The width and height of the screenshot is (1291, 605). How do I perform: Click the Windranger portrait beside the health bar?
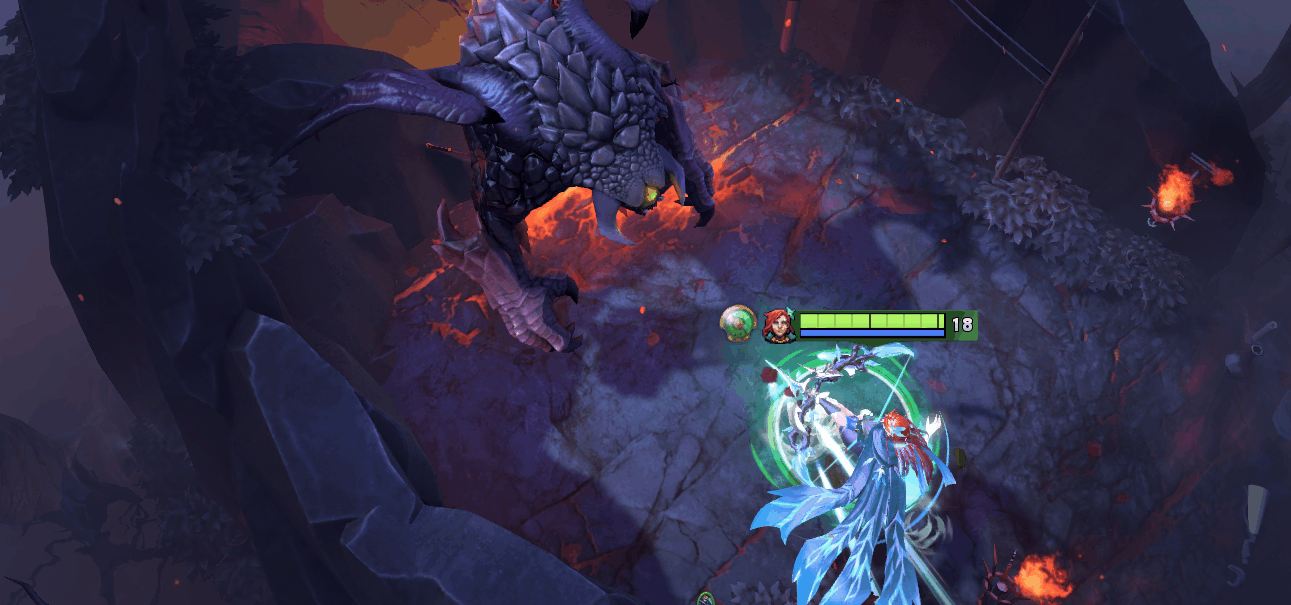coord(777,325)
